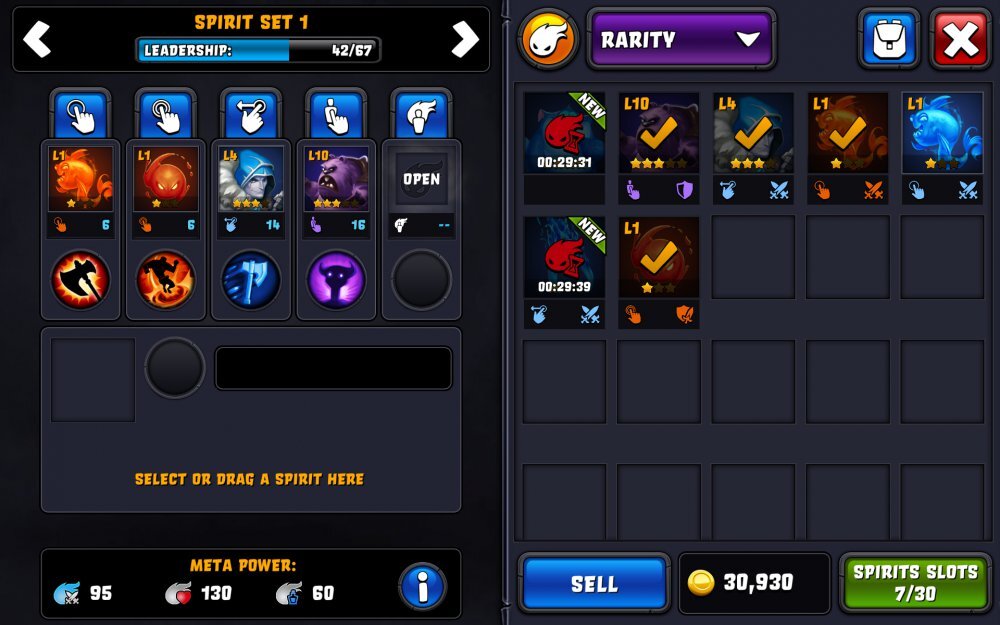Select the equipped L4 hooded spirit slot
Viewport: 1000px width, 625px height.
[251, 180]
